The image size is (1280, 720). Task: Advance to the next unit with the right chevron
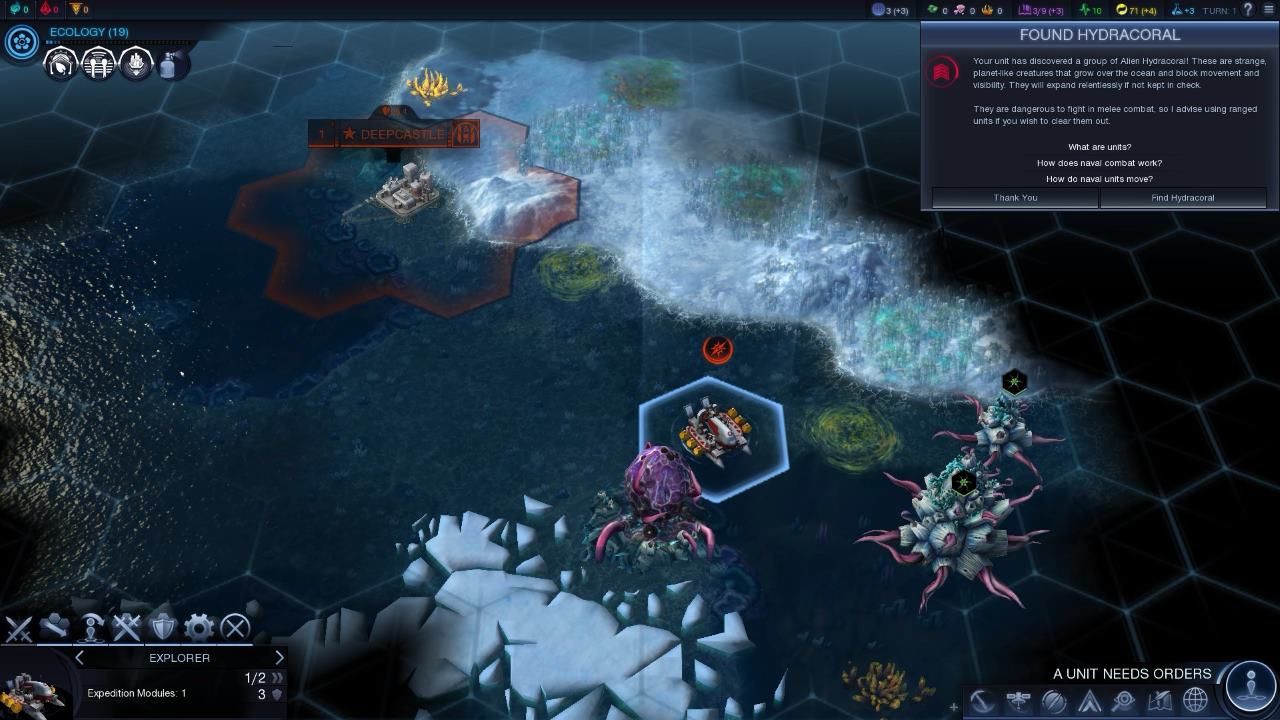click(280, 657)
